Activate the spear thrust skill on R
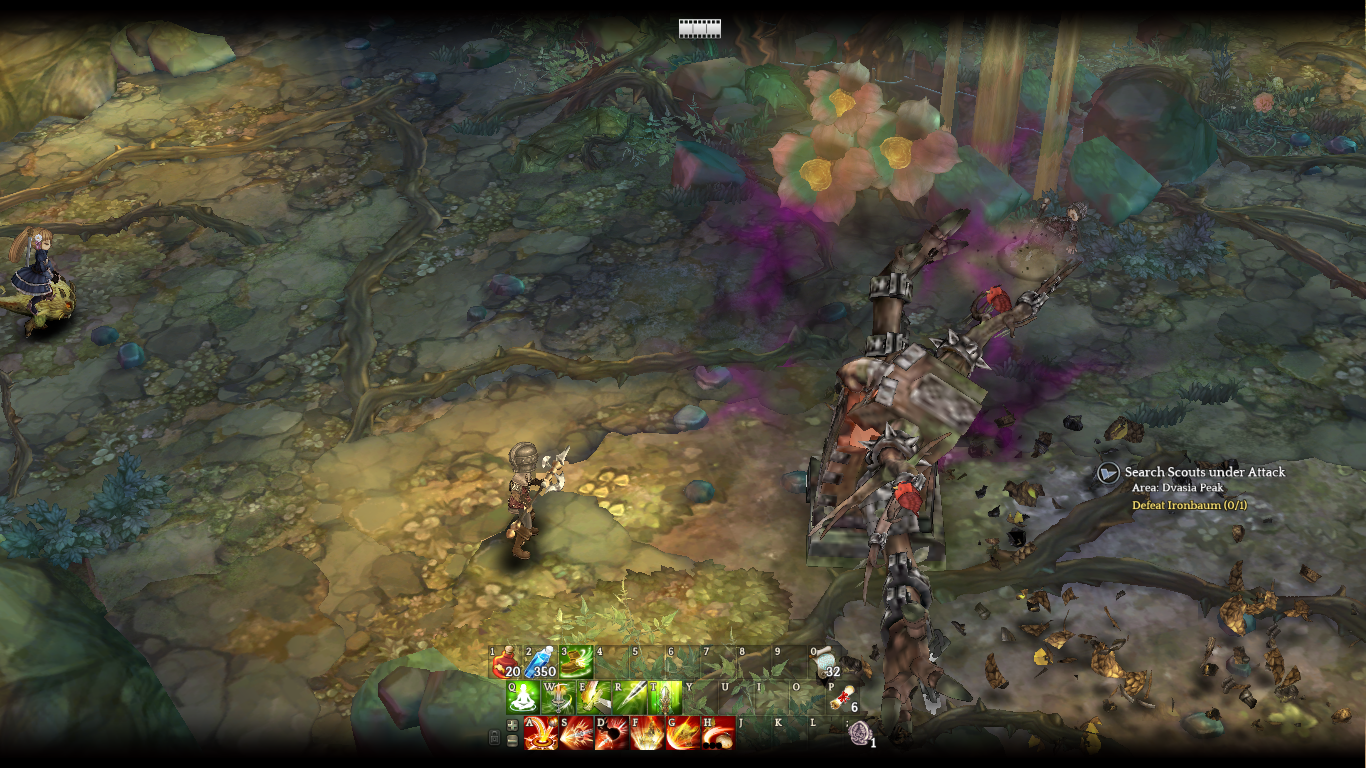 coord(630,698)
